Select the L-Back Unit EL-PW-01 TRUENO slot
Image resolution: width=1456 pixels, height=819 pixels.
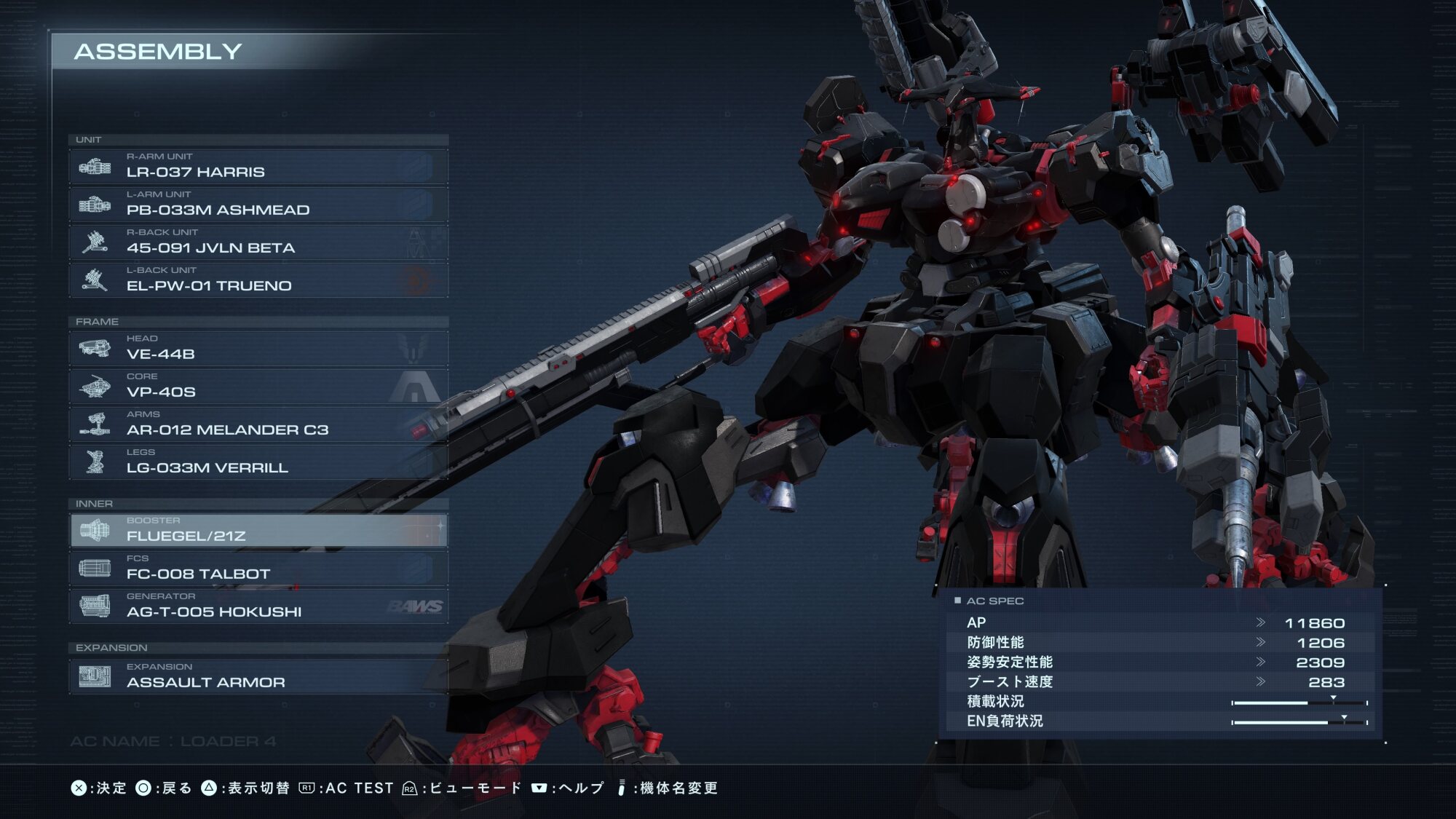click(x=258, y=280)
